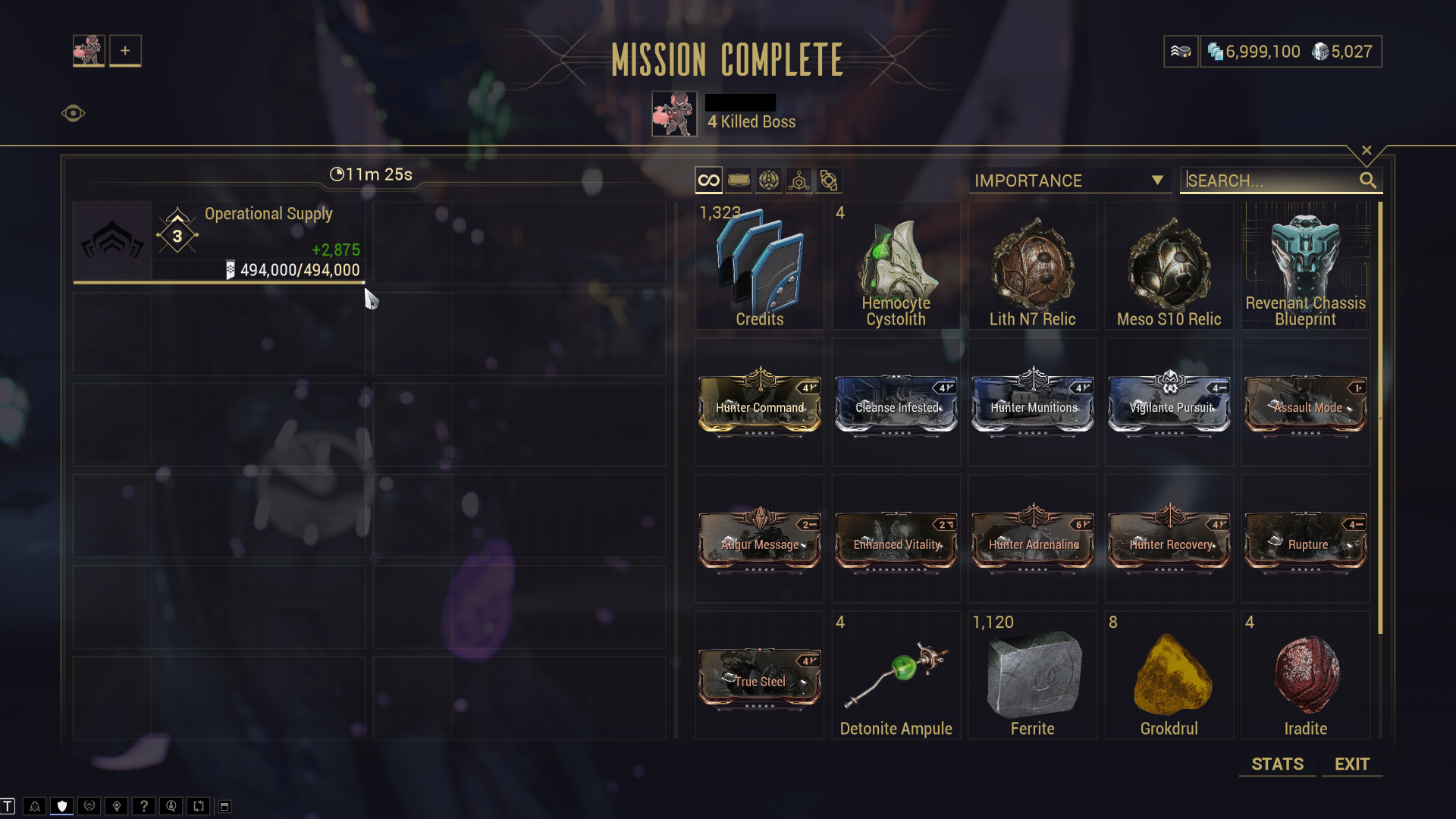Select the Revenant Chassis Blueprint reward
1456x819 pixels.
coord(1305,265)
